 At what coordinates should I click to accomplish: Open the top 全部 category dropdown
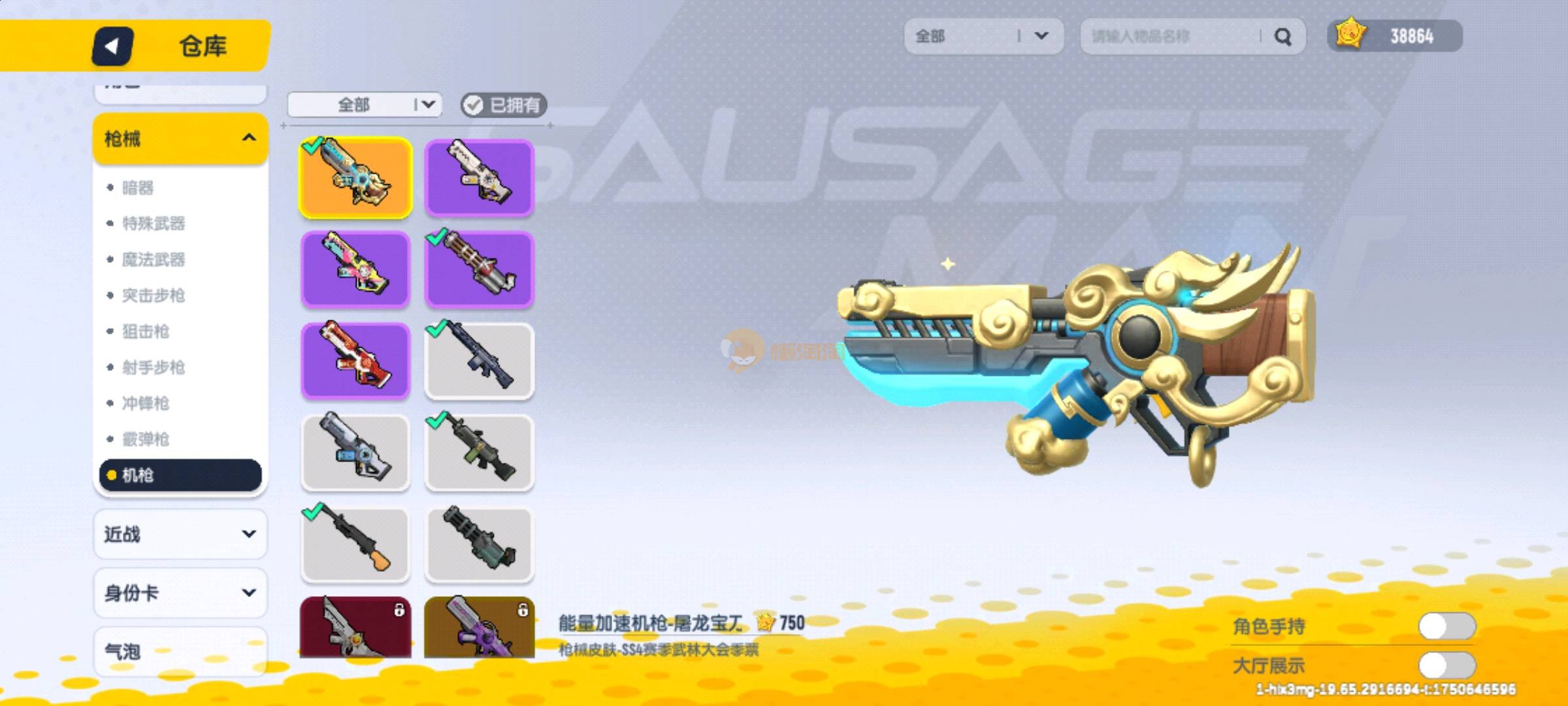[983, 36]
